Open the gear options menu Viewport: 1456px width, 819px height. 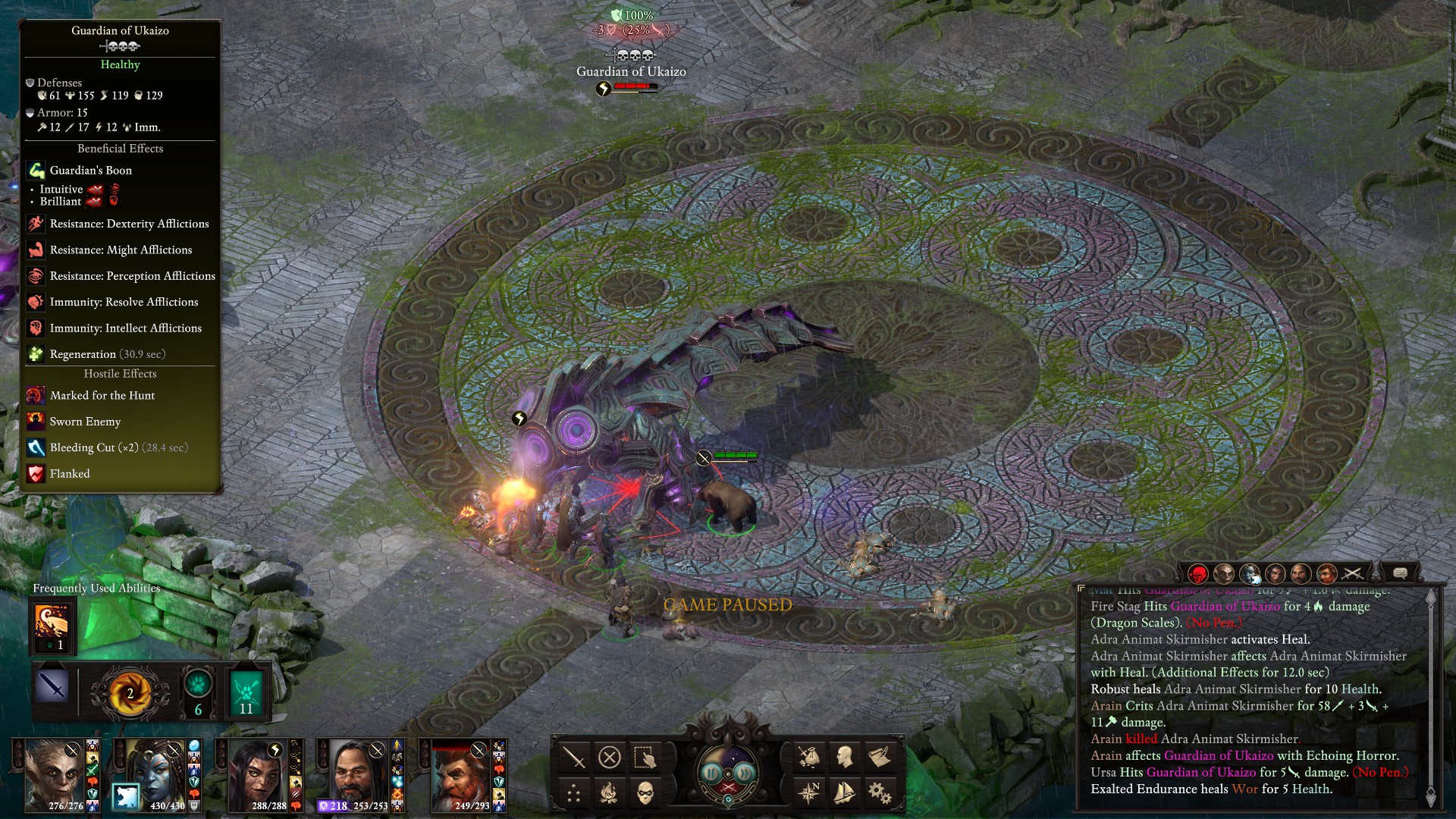tap(880, 793)
